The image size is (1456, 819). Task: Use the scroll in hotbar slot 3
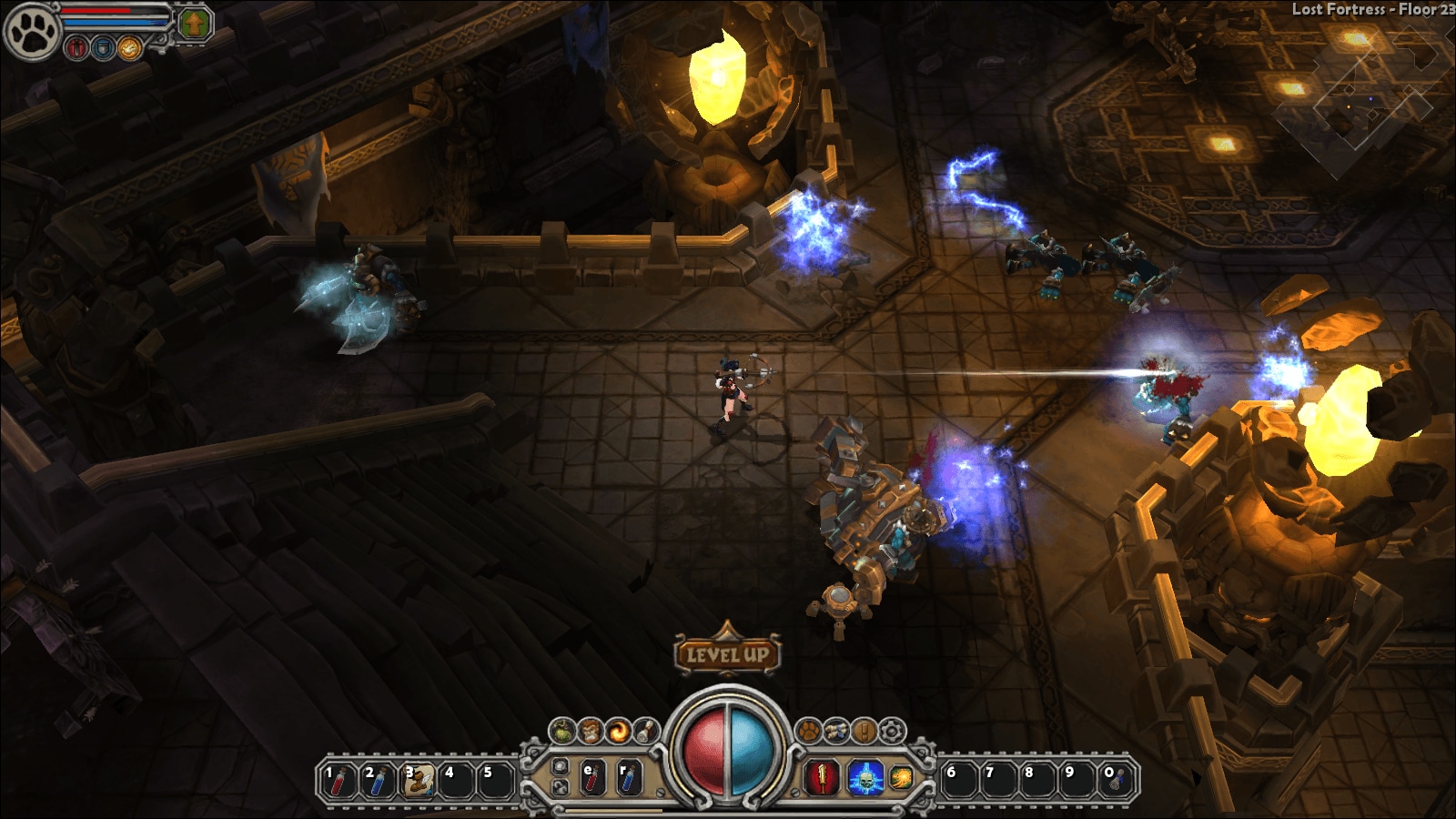tap(417, 780)
